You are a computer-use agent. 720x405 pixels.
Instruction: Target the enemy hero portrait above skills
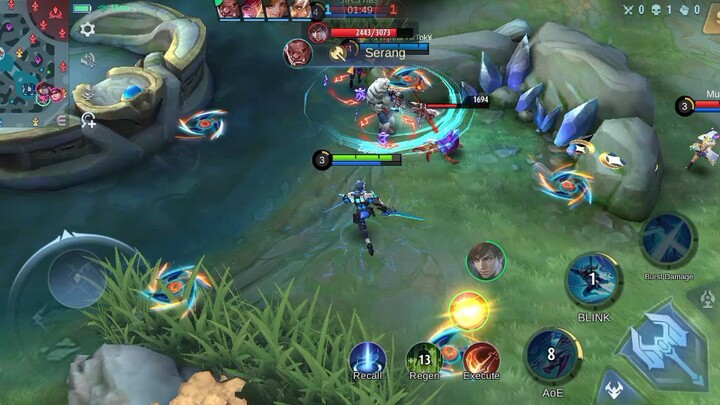tap(485, 262)
